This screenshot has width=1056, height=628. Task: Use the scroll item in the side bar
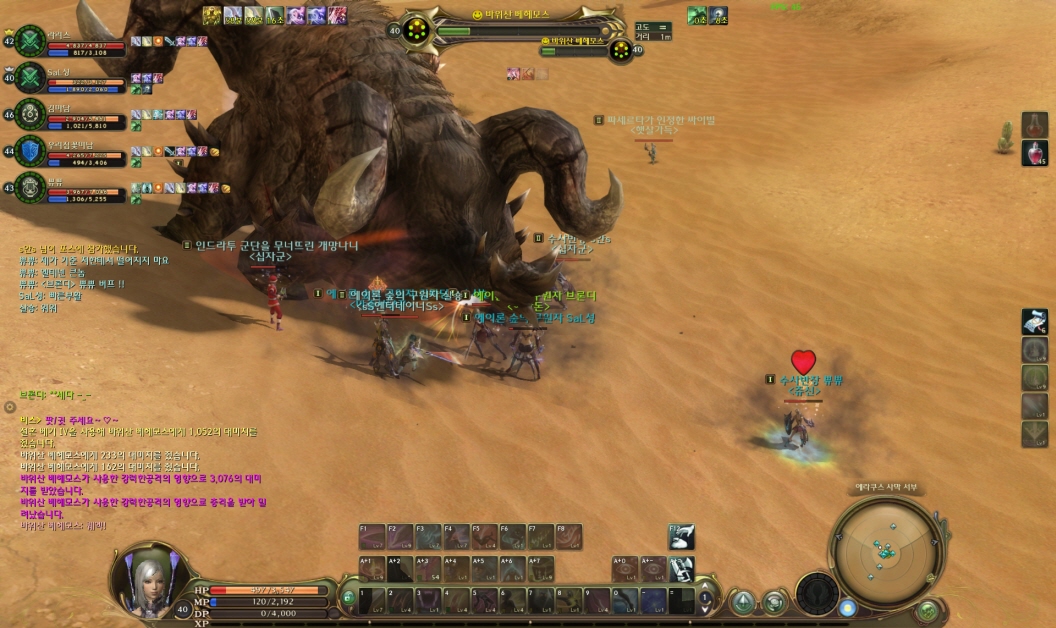click(x=1035, y=322)
